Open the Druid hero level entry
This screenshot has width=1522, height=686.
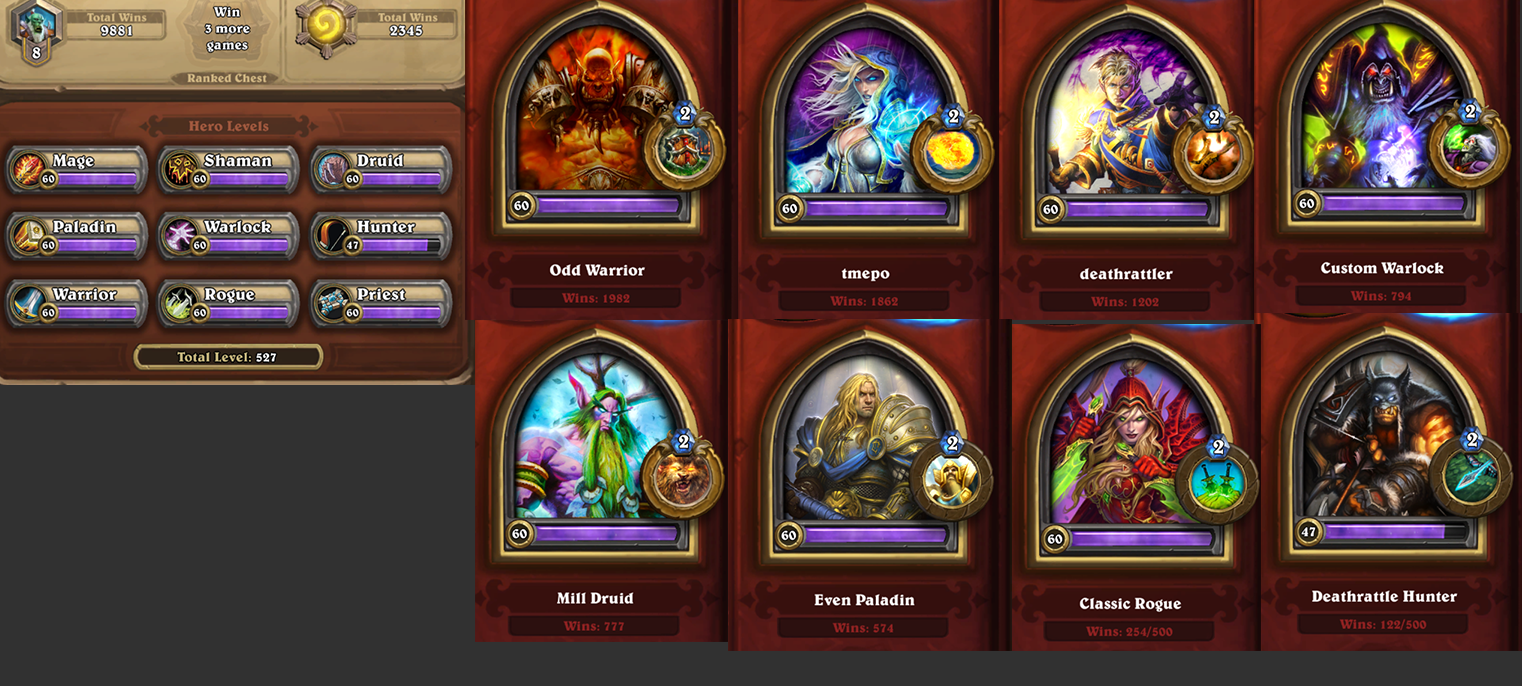pos(381,169)
